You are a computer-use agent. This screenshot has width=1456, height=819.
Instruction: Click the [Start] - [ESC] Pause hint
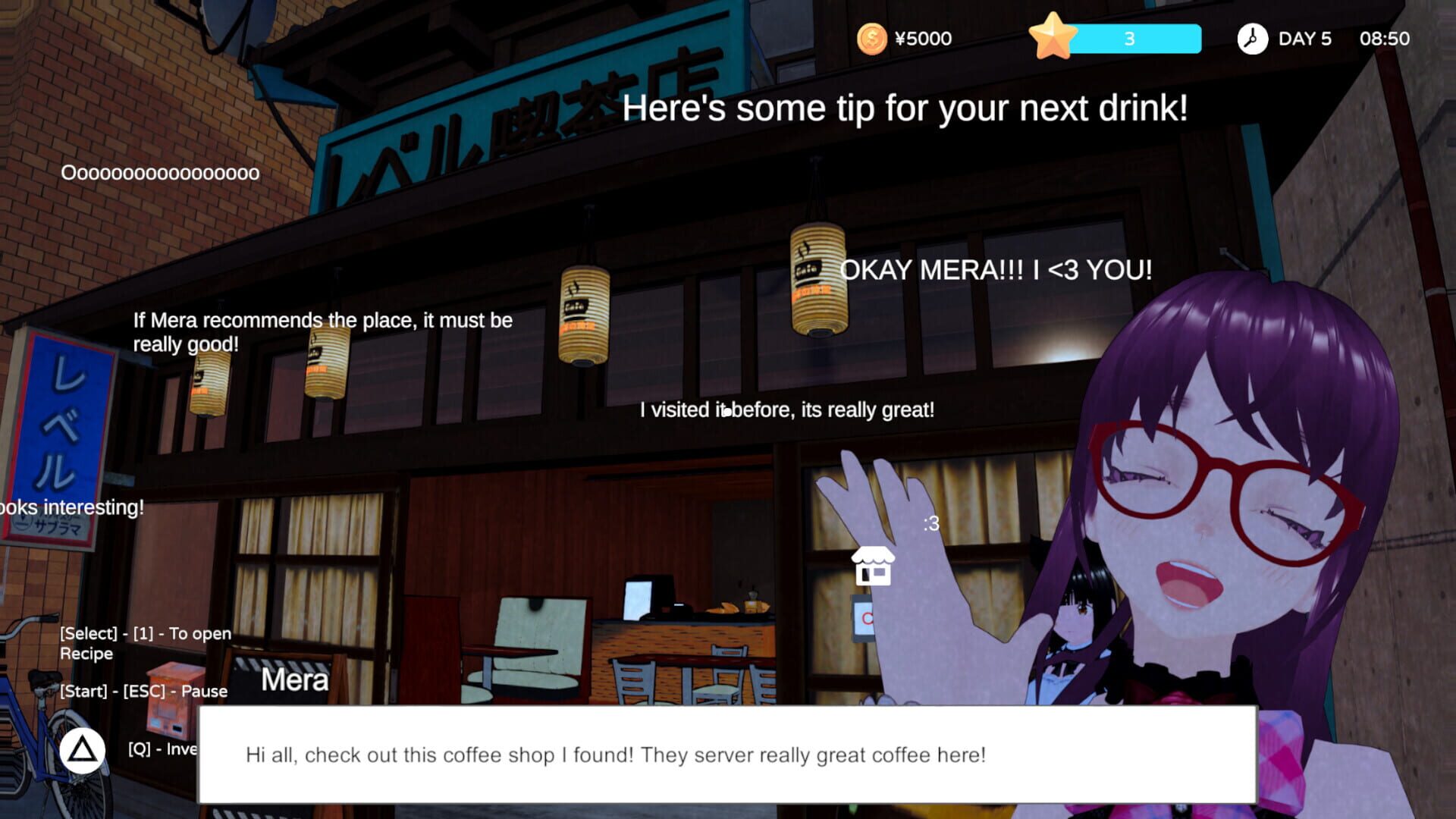[x=143, y=691]
